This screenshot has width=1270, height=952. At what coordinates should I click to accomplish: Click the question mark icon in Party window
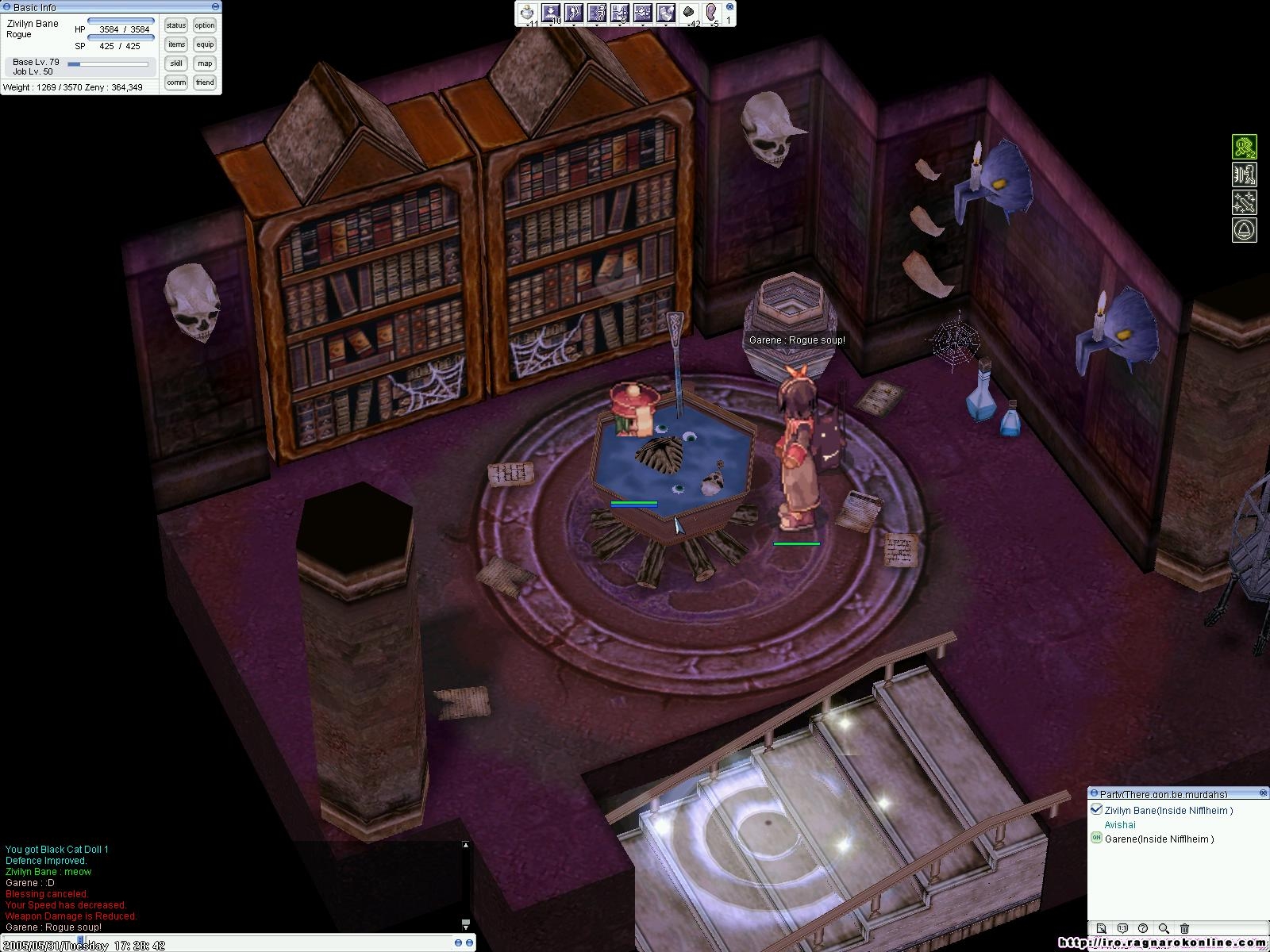(x=1143, y=928)
